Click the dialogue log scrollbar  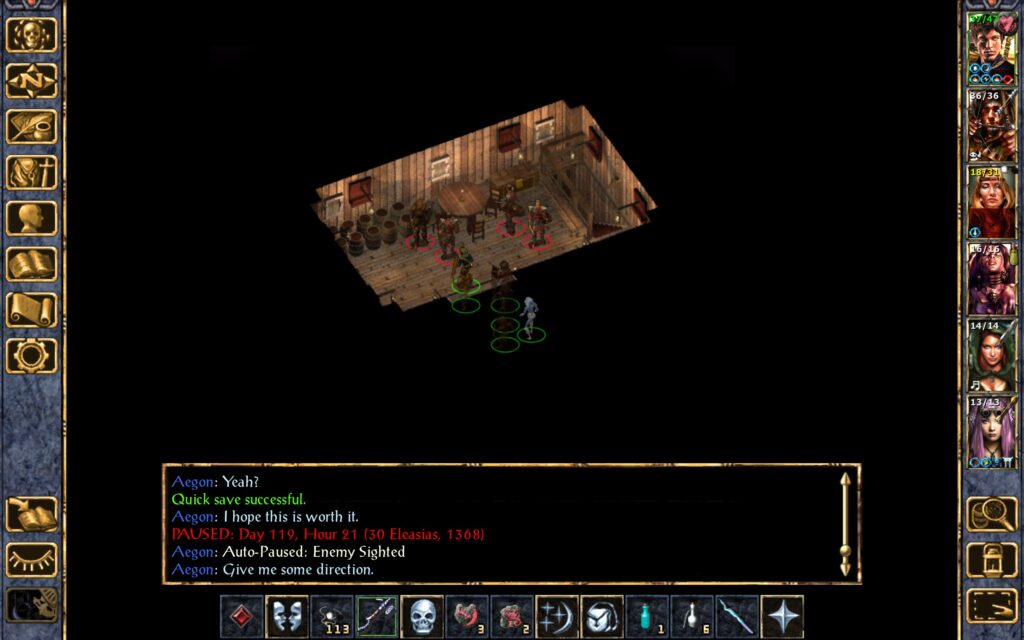click(846, 523)
